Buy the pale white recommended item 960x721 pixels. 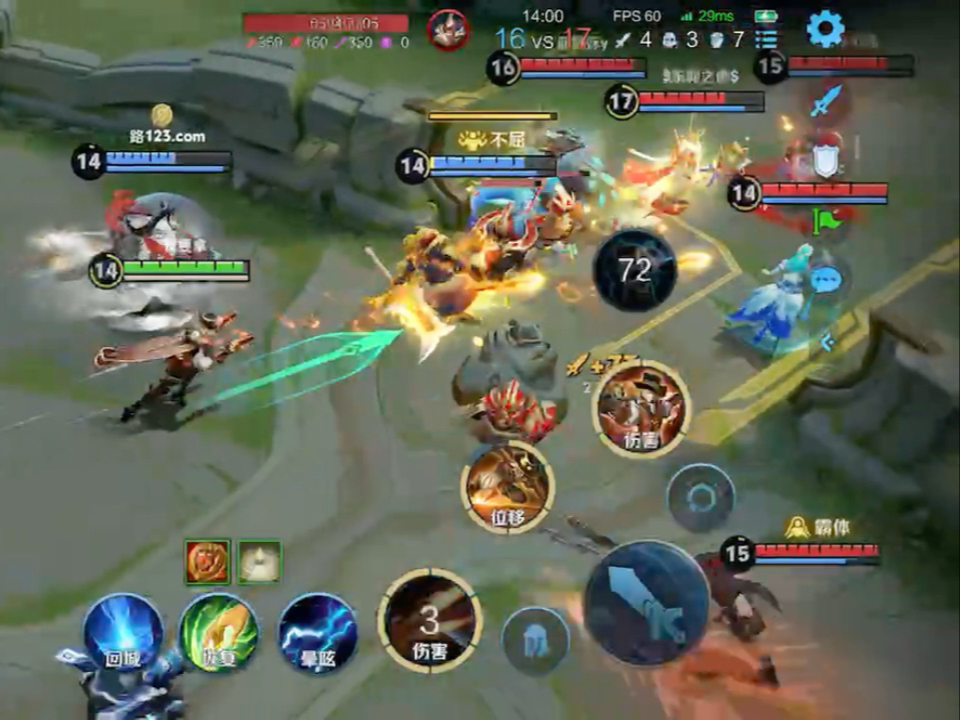[259, 562]
